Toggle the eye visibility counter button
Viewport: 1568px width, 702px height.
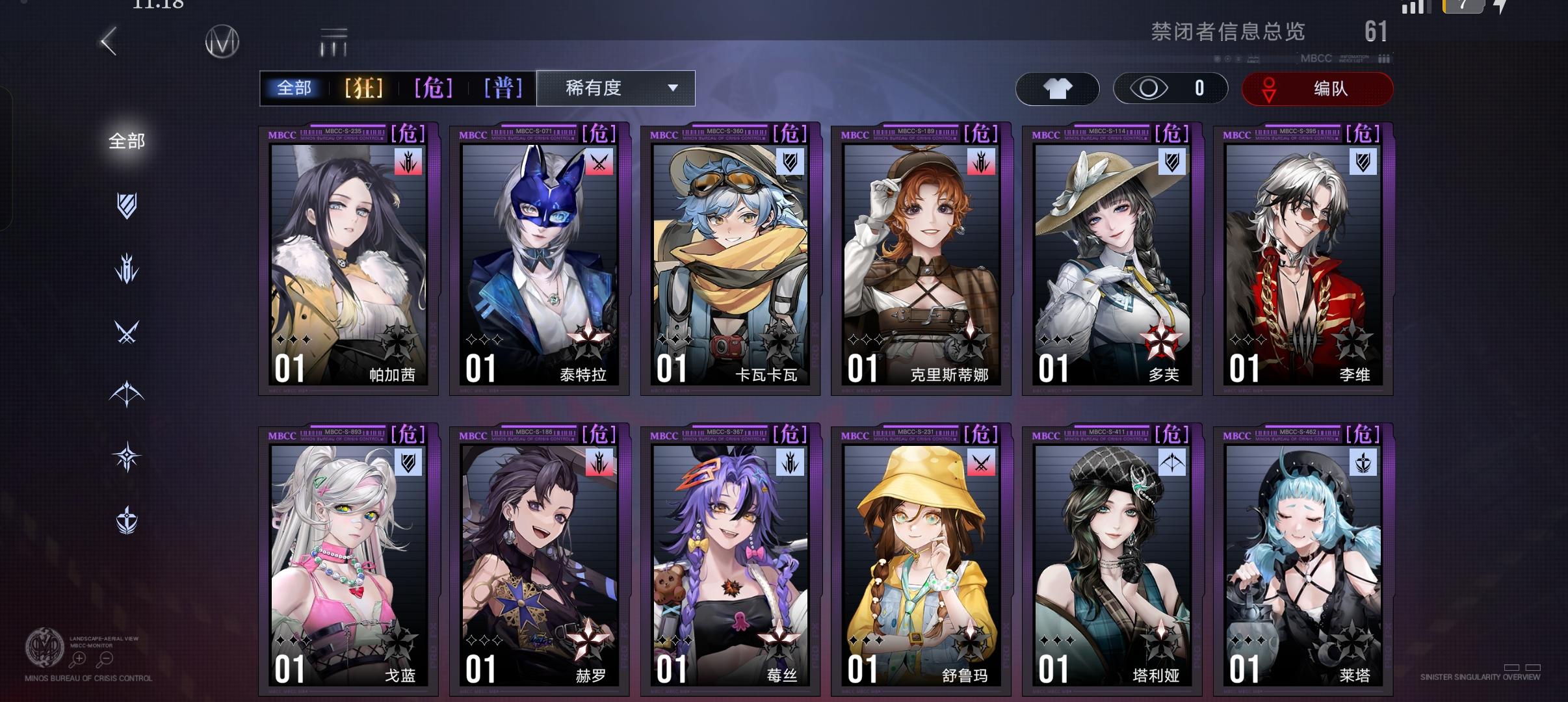pos(1170,88)
